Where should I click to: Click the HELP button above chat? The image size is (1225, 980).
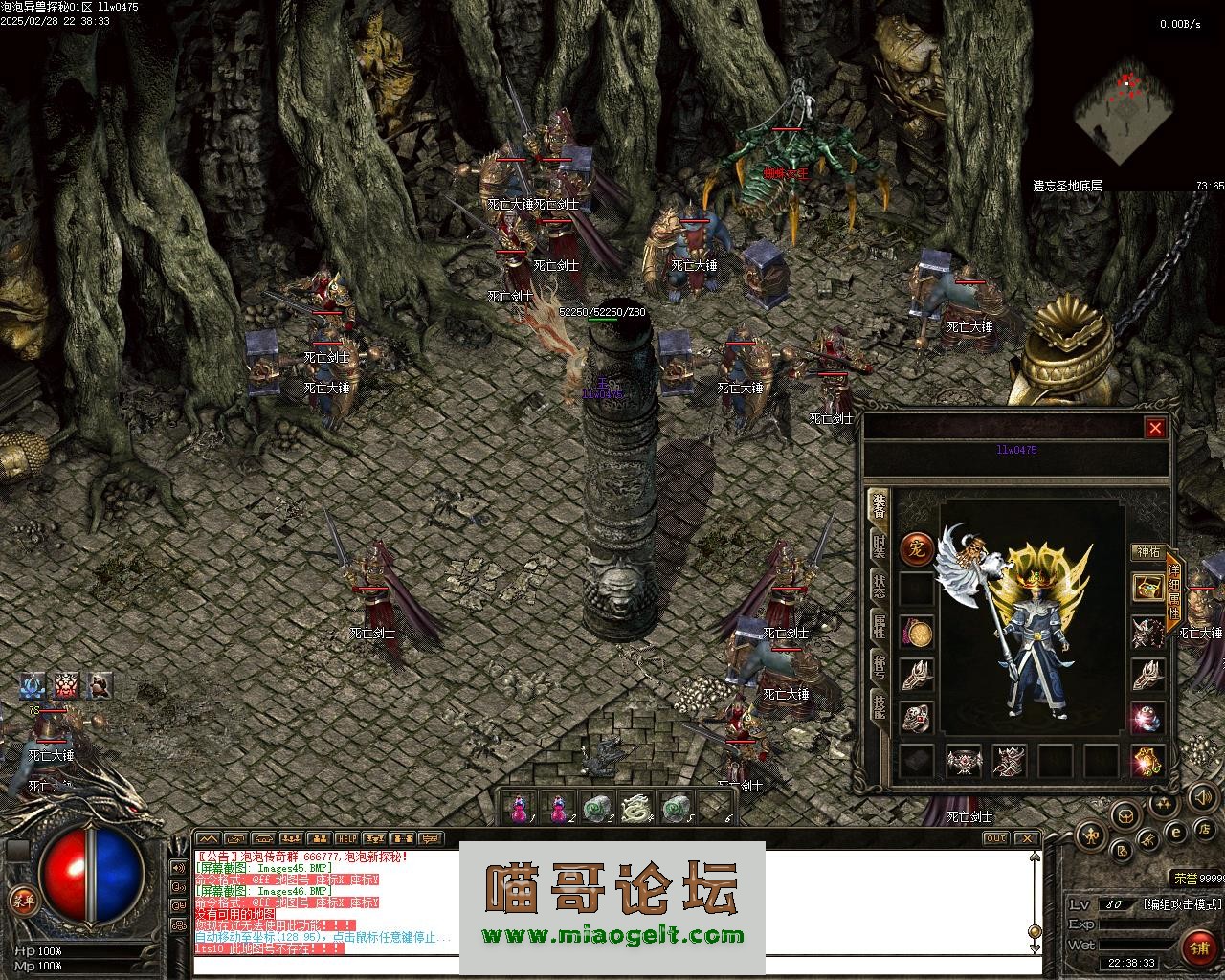click(x=346, y=839)
